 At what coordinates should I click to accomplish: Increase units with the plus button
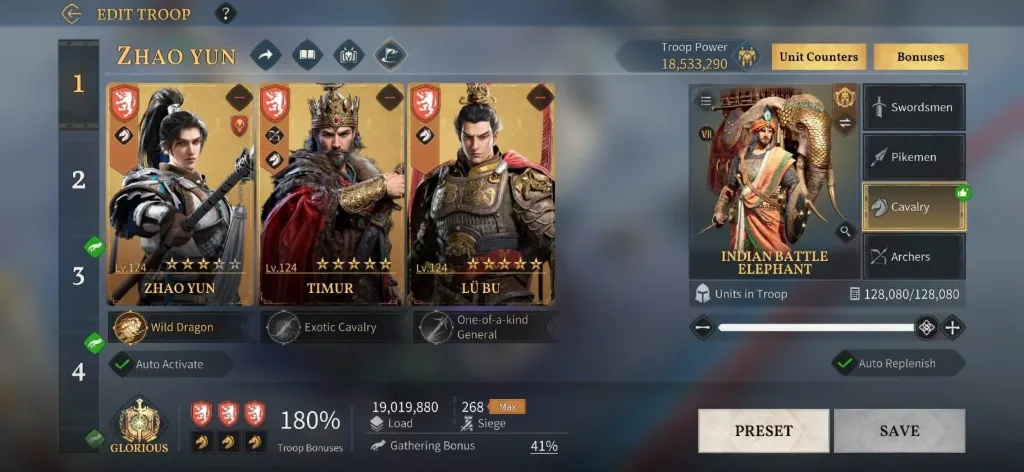point(952,327)
